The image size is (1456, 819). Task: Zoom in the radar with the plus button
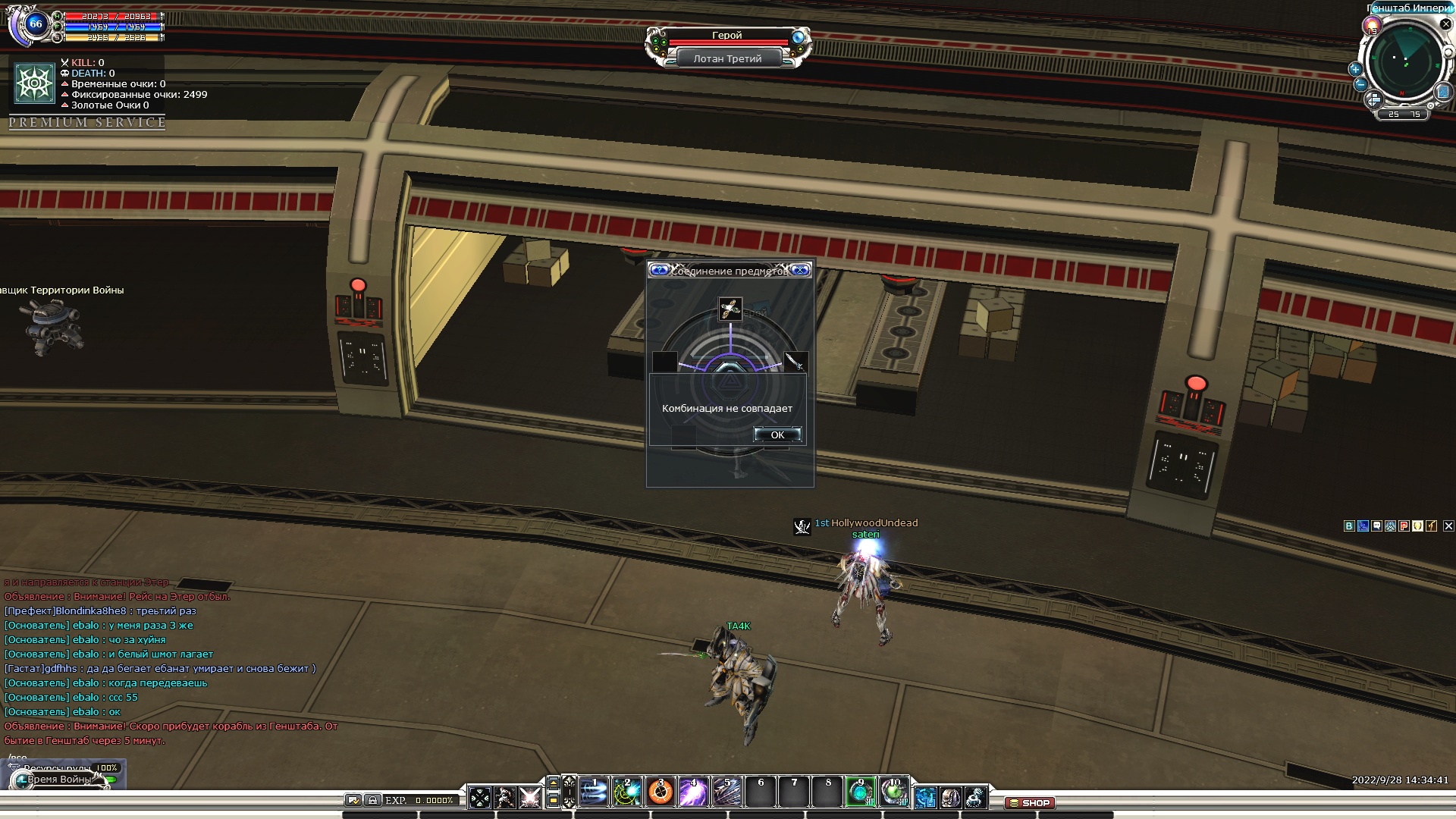pyautogui.click(x=1355, y=69)
